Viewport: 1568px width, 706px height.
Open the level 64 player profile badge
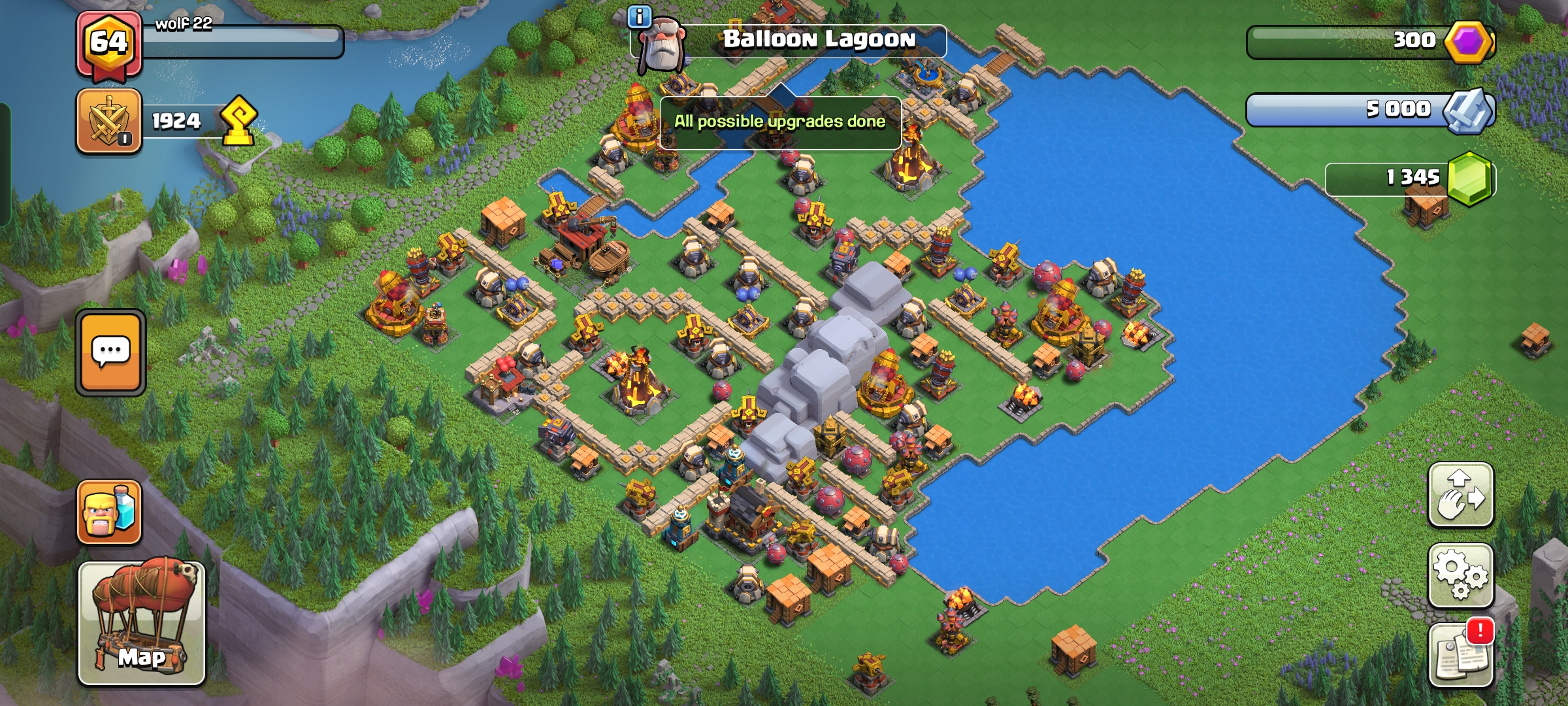(x=109, y=44)
